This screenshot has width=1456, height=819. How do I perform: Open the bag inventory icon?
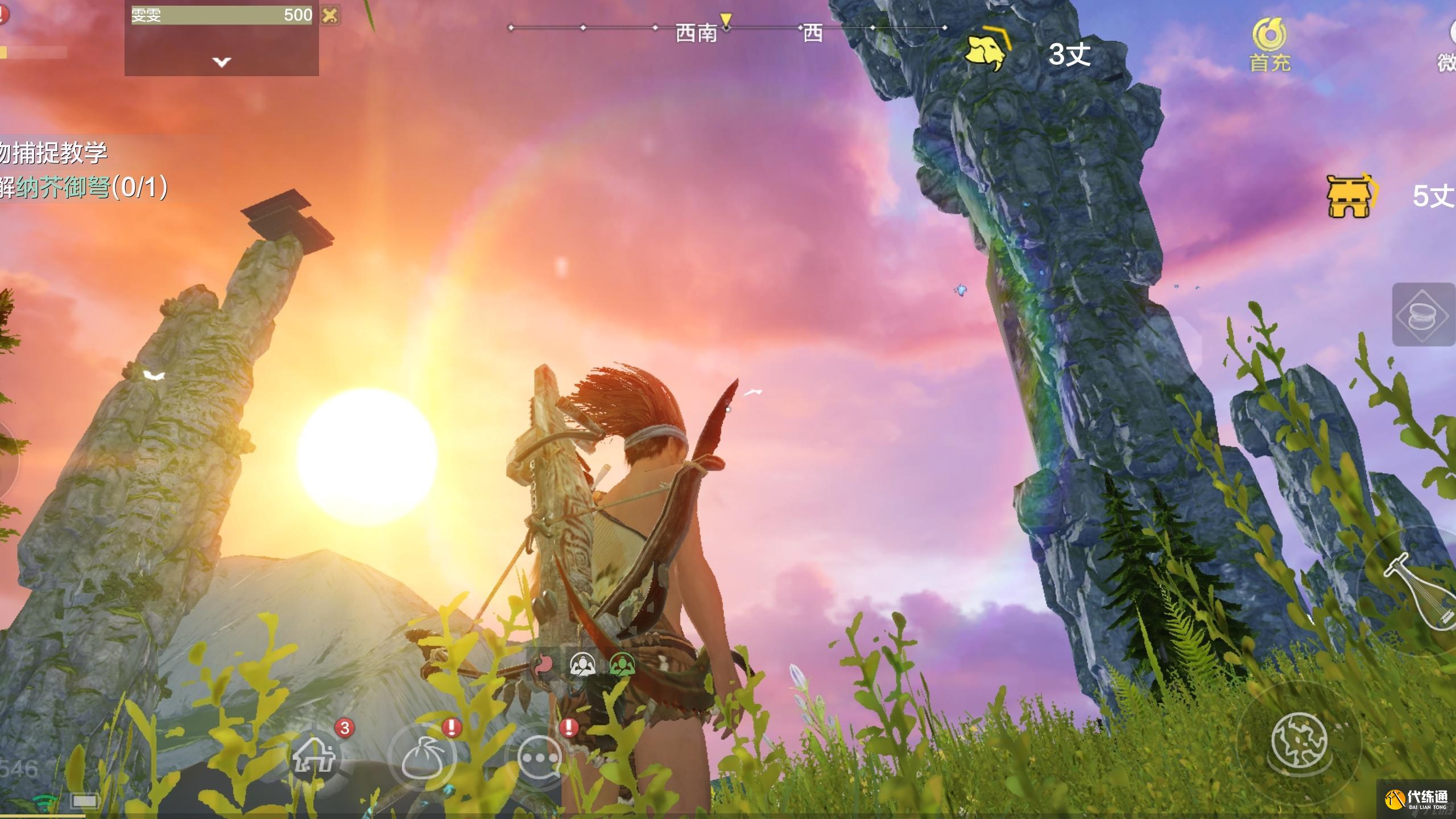coord(421,758)
